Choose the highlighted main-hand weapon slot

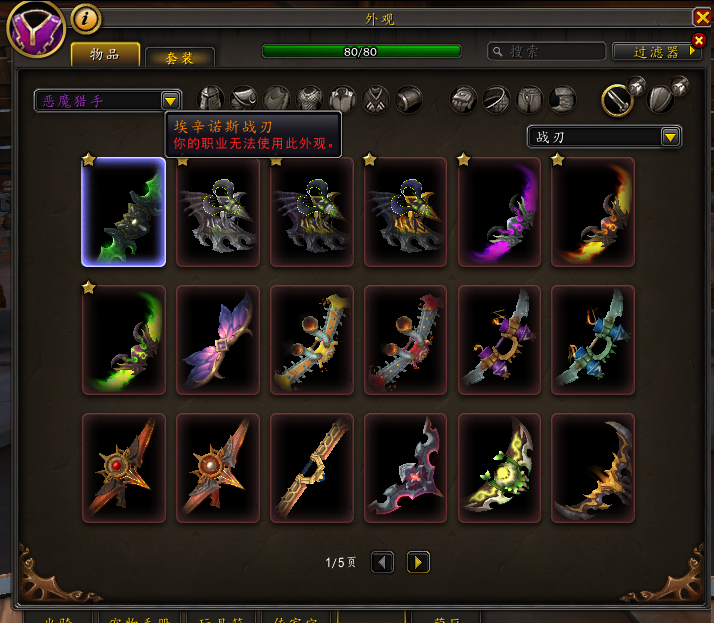pyautogui.click(x=617, y=98)
